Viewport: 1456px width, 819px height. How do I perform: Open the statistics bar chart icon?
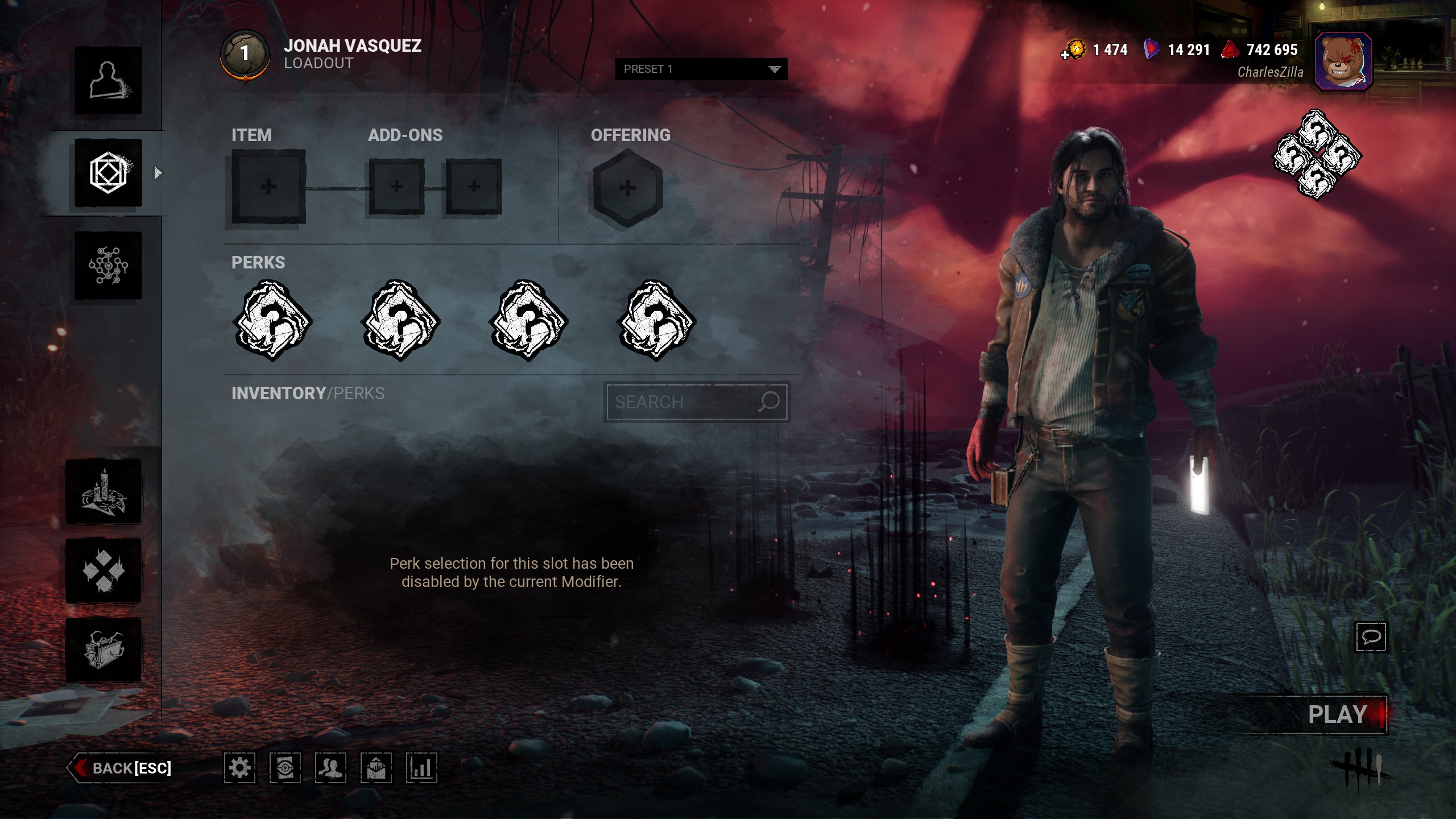421,768
